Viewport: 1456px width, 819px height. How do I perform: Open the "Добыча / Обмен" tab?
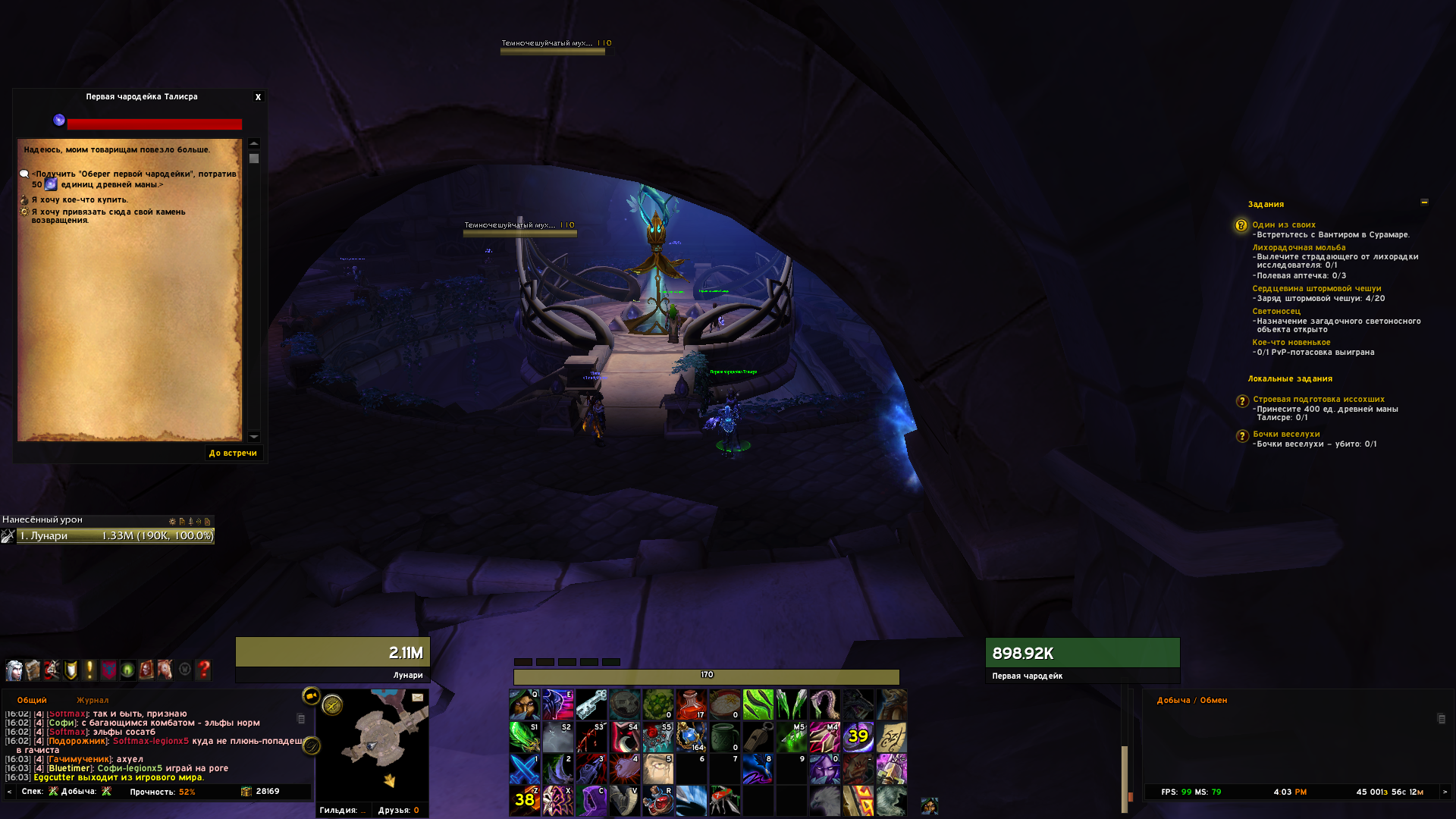pyautogui.click(x=1191, y=701)
